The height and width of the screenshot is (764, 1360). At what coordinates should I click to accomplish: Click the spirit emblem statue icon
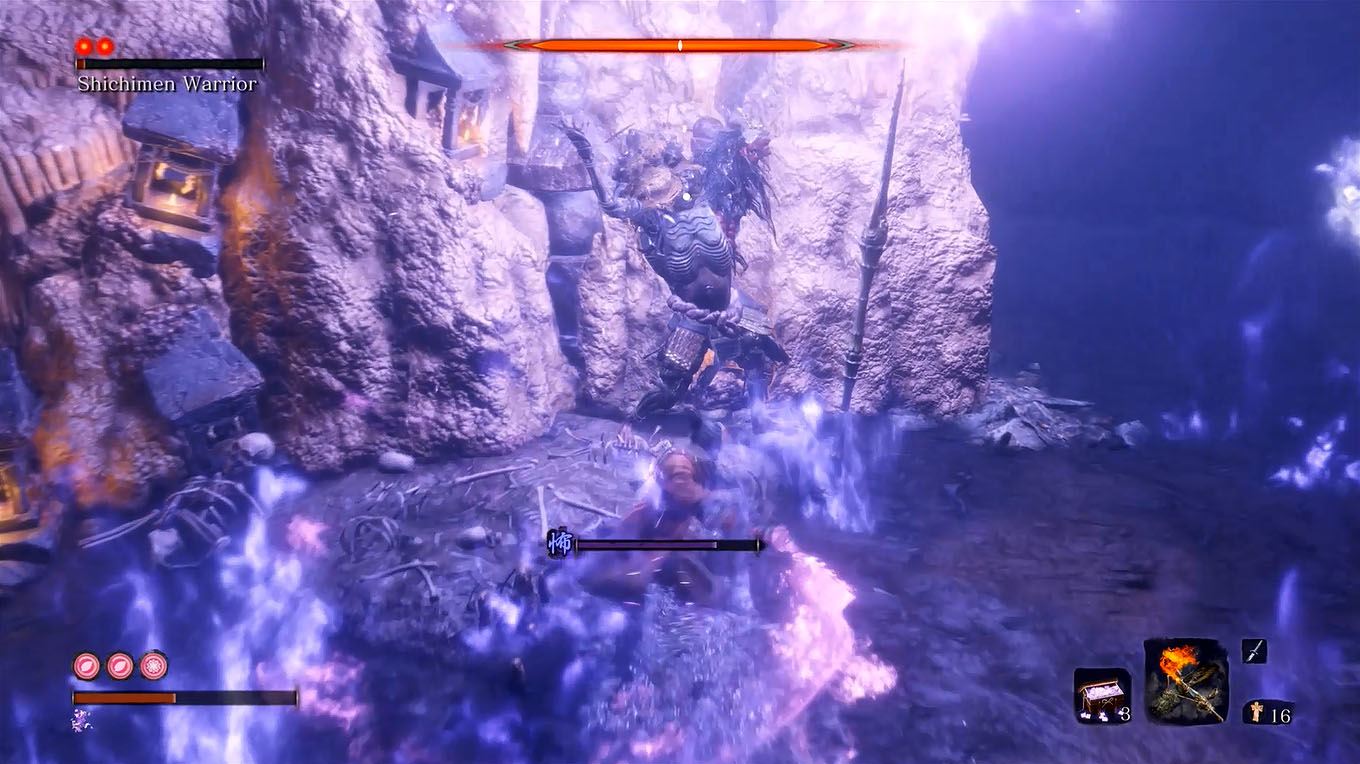point(1257,712)
